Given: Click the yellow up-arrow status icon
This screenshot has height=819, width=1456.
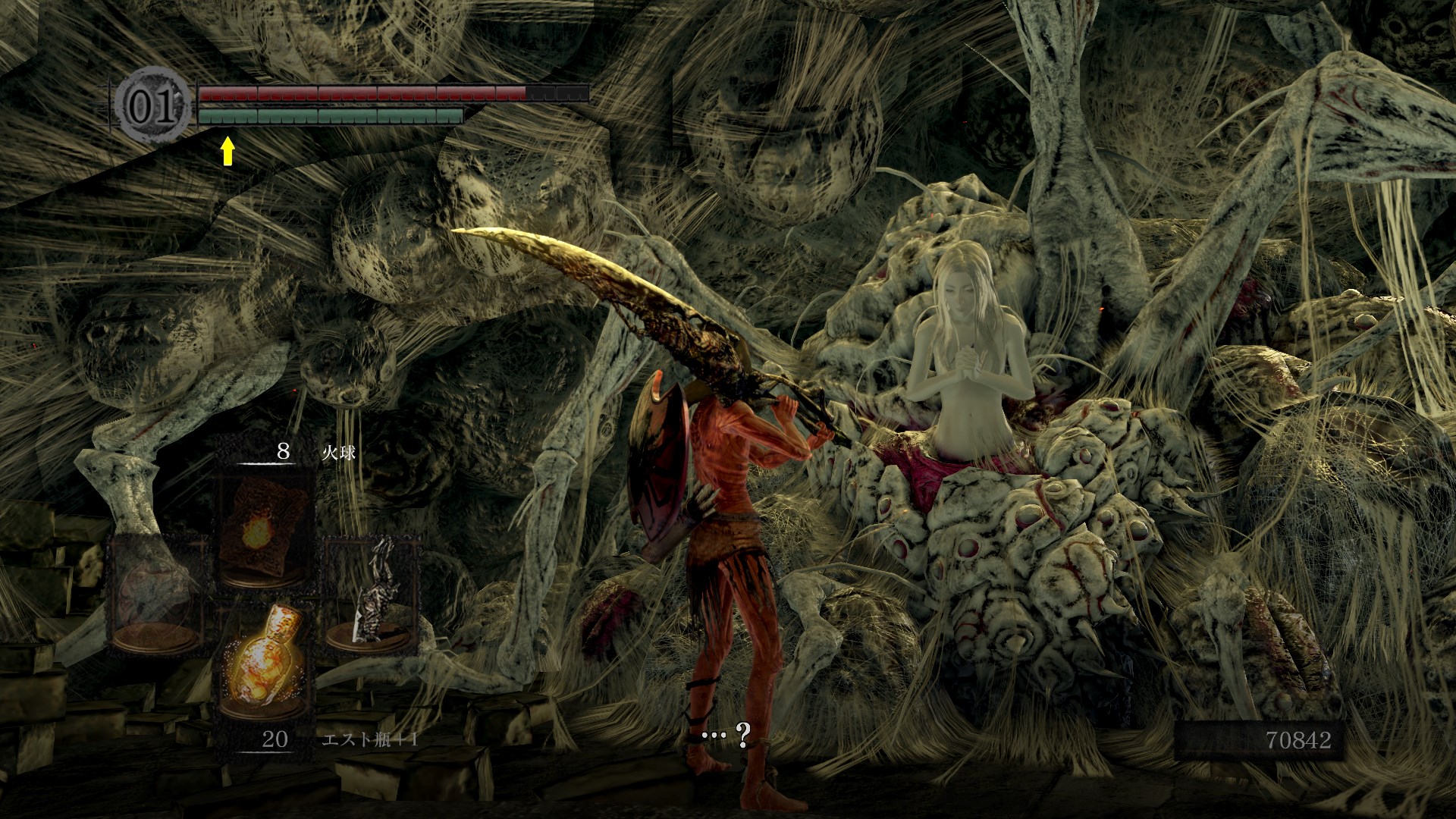Looking at the screenshot, I should (x=227, y=152).
